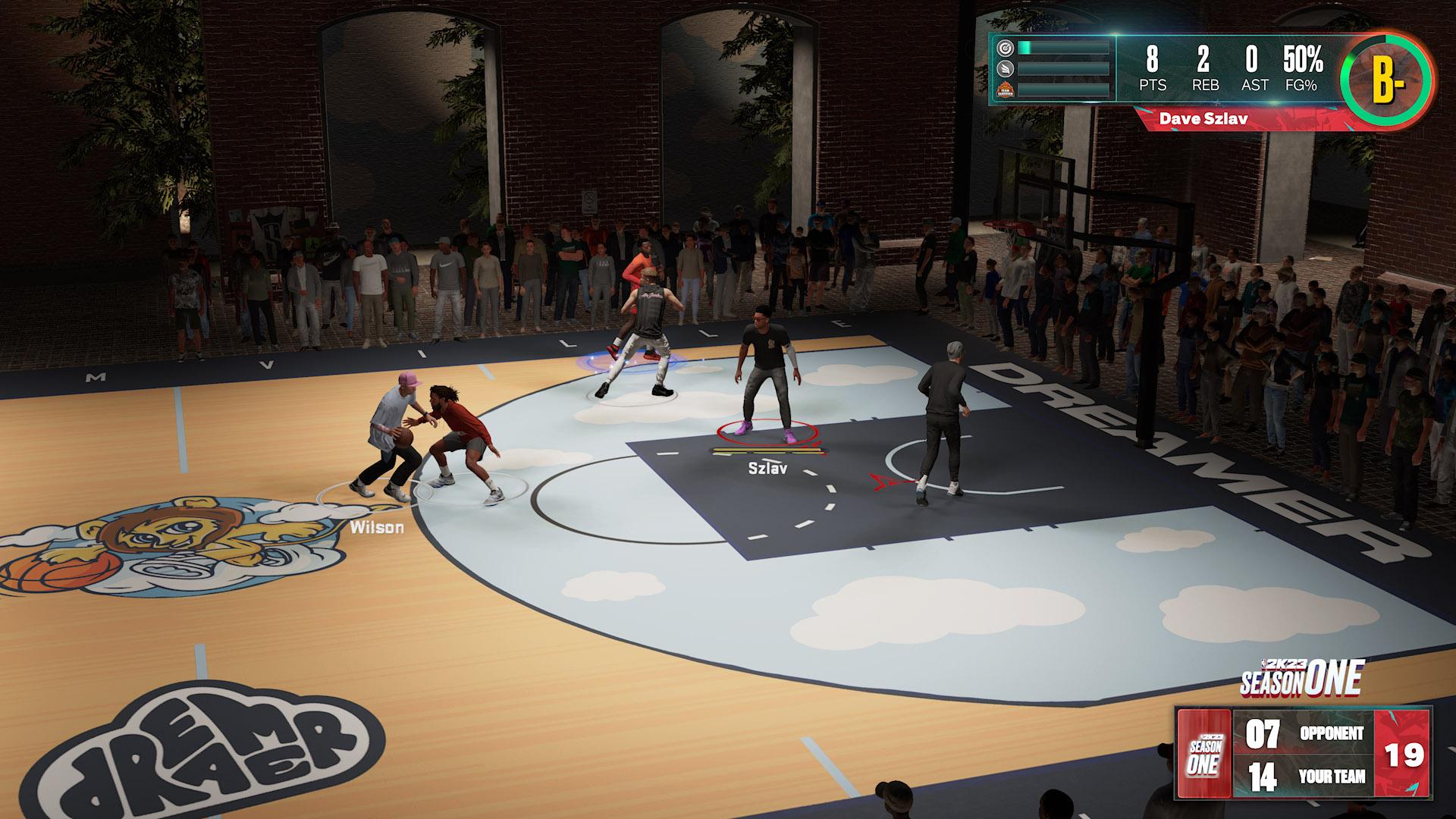Click the Team Takeover icon

pos(1006,90)
